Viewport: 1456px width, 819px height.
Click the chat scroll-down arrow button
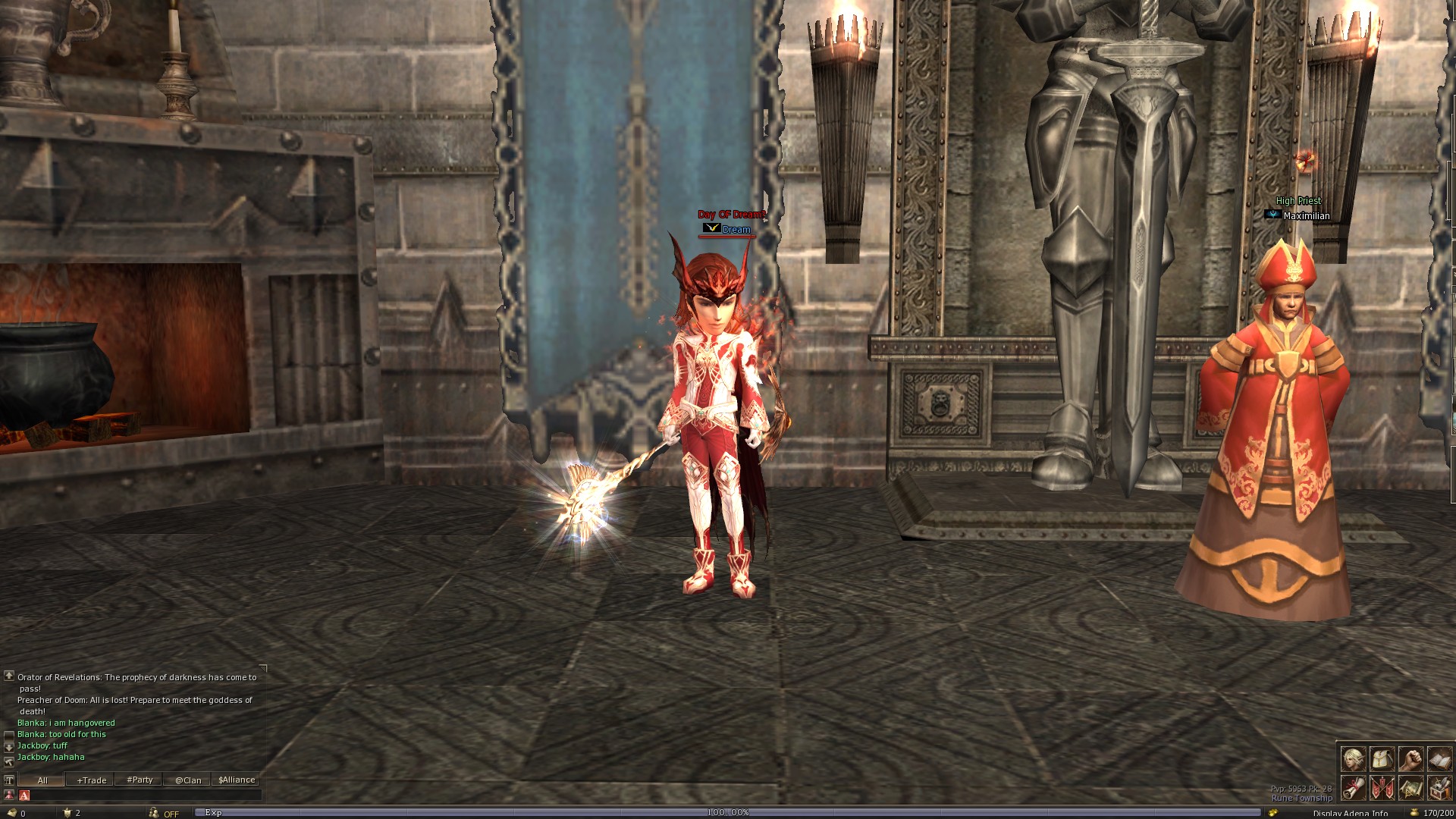[9, 747]
